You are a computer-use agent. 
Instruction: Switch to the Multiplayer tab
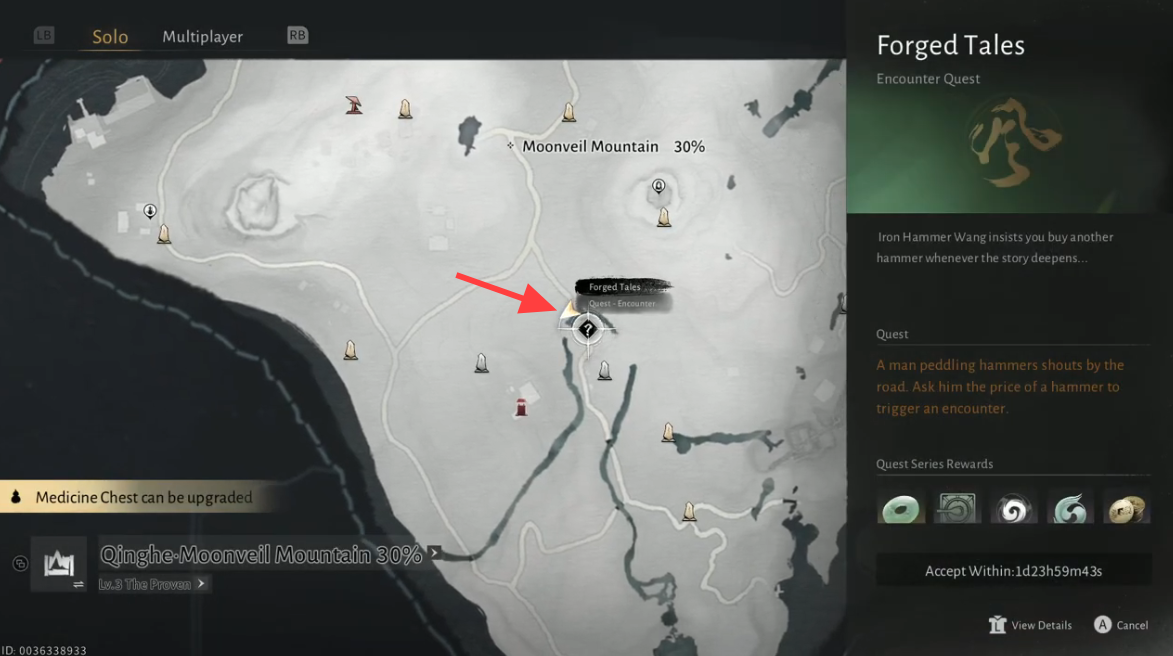coord(202,37)
